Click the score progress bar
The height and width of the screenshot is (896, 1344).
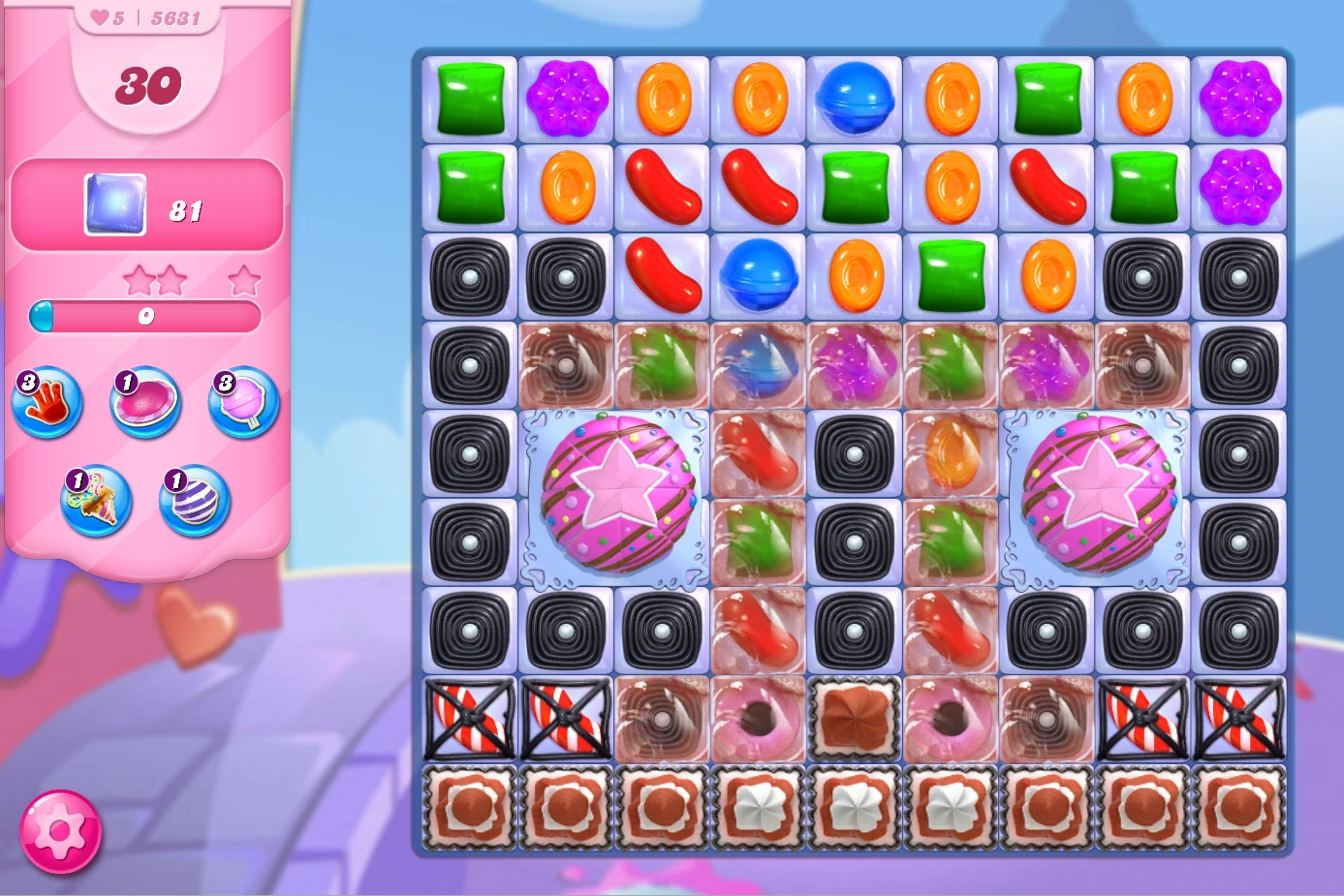click(146, 316)
